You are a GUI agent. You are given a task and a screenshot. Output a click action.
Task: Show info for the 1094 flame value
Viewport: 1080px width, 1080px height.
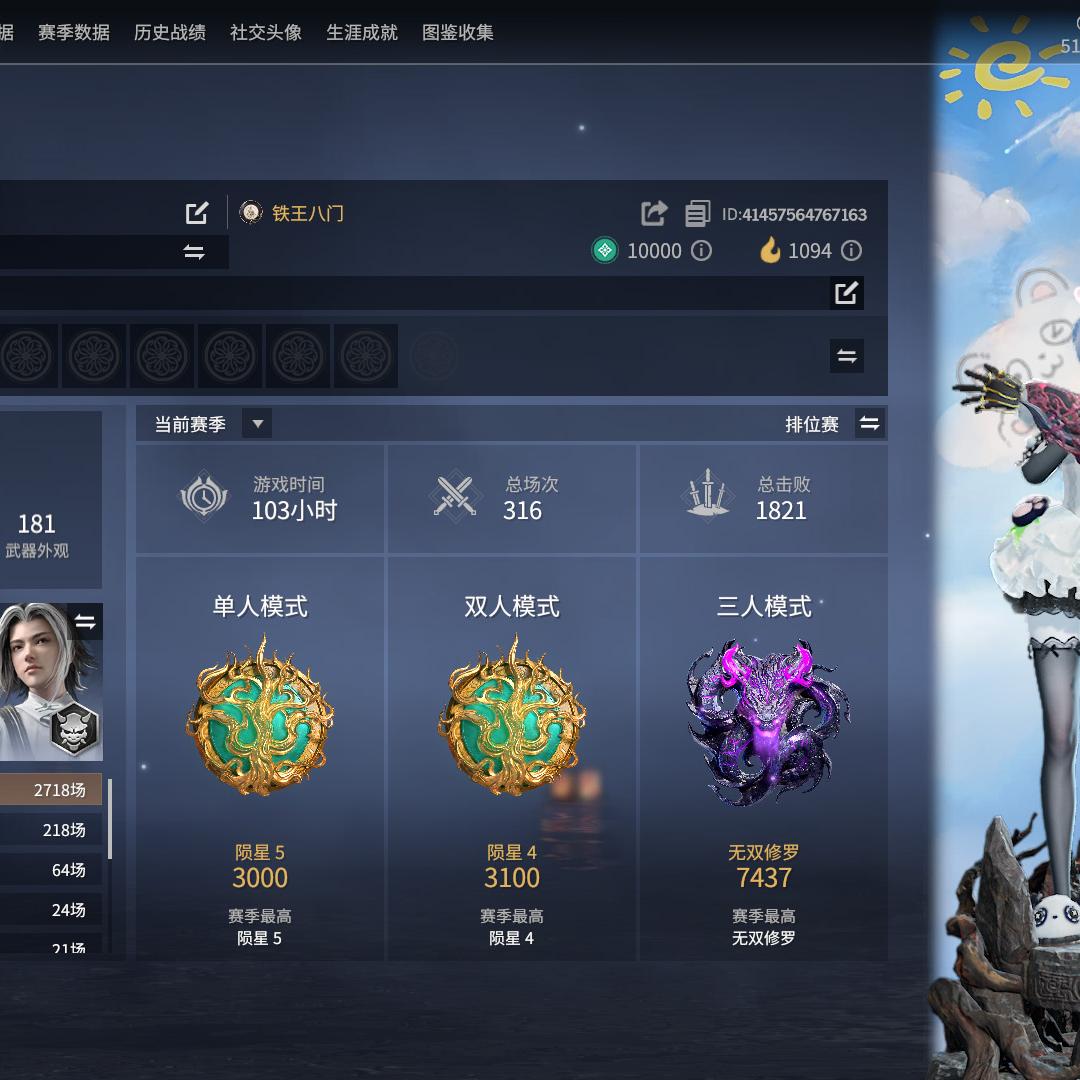(851, 251)
